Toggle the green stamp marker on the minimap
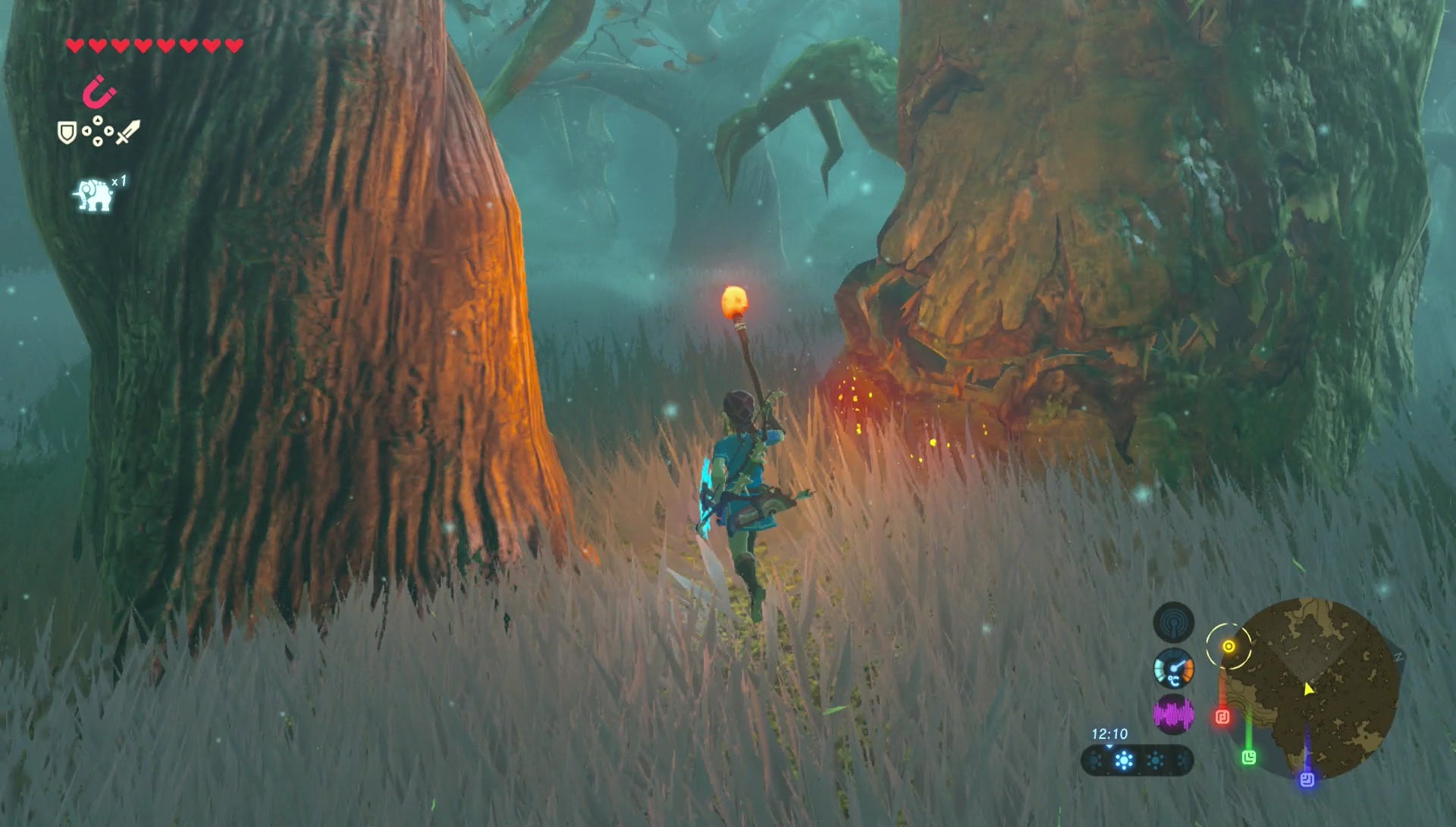 [x=1250, y=757]
